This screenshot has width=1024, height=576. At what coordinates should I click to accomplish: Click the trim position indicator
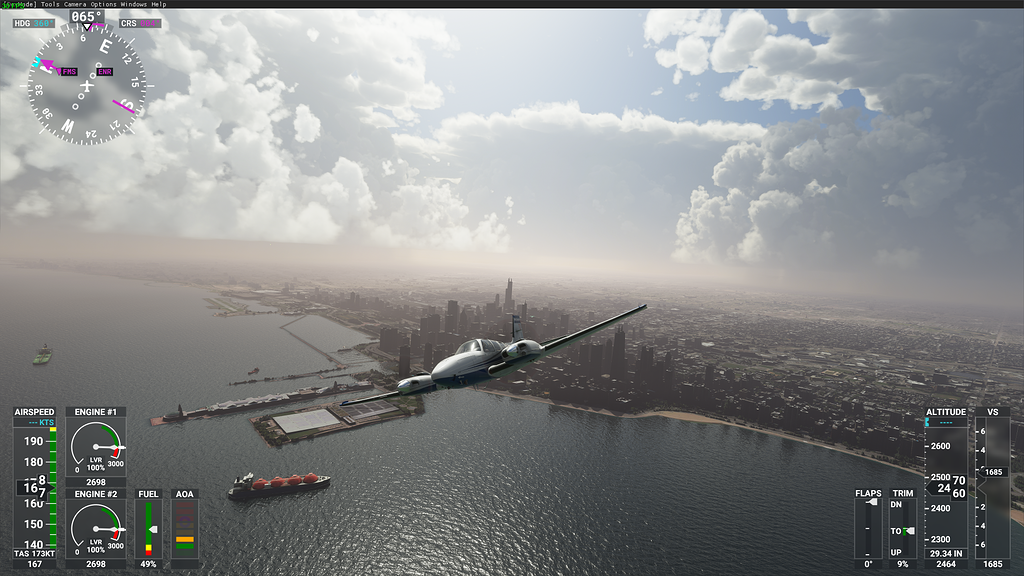[x=903, y=528]
